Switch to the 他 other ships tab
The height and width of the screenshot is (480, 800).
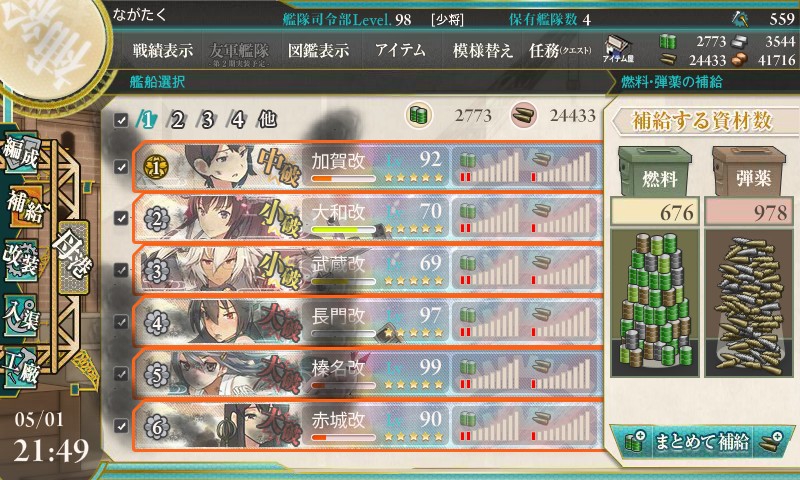click(x=266, y=120)
